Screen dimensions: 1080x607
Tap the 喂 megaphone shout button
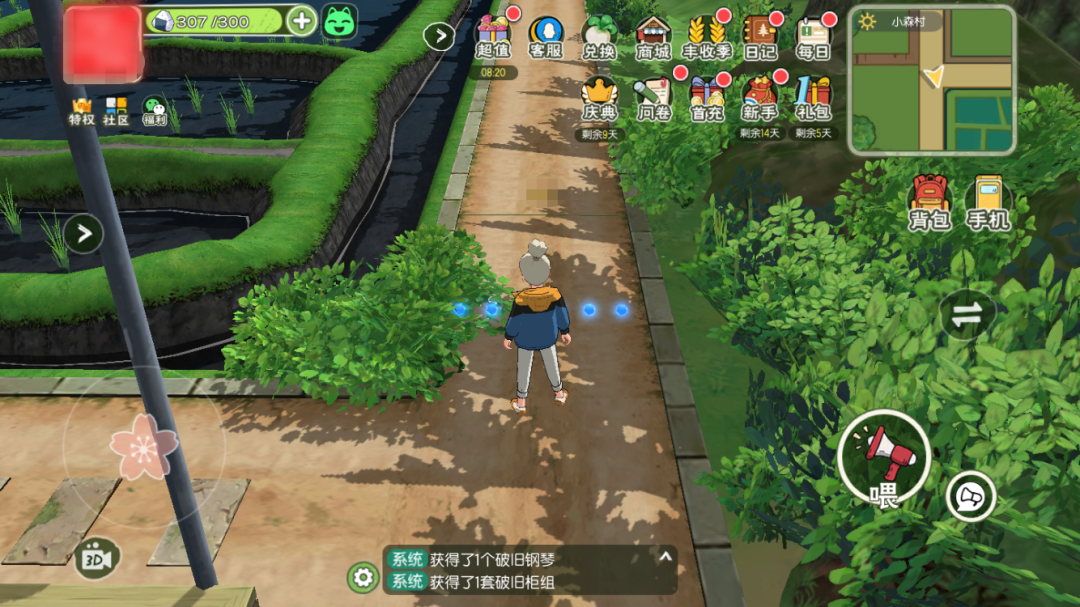pyautogui.click(x=884, y=458)
